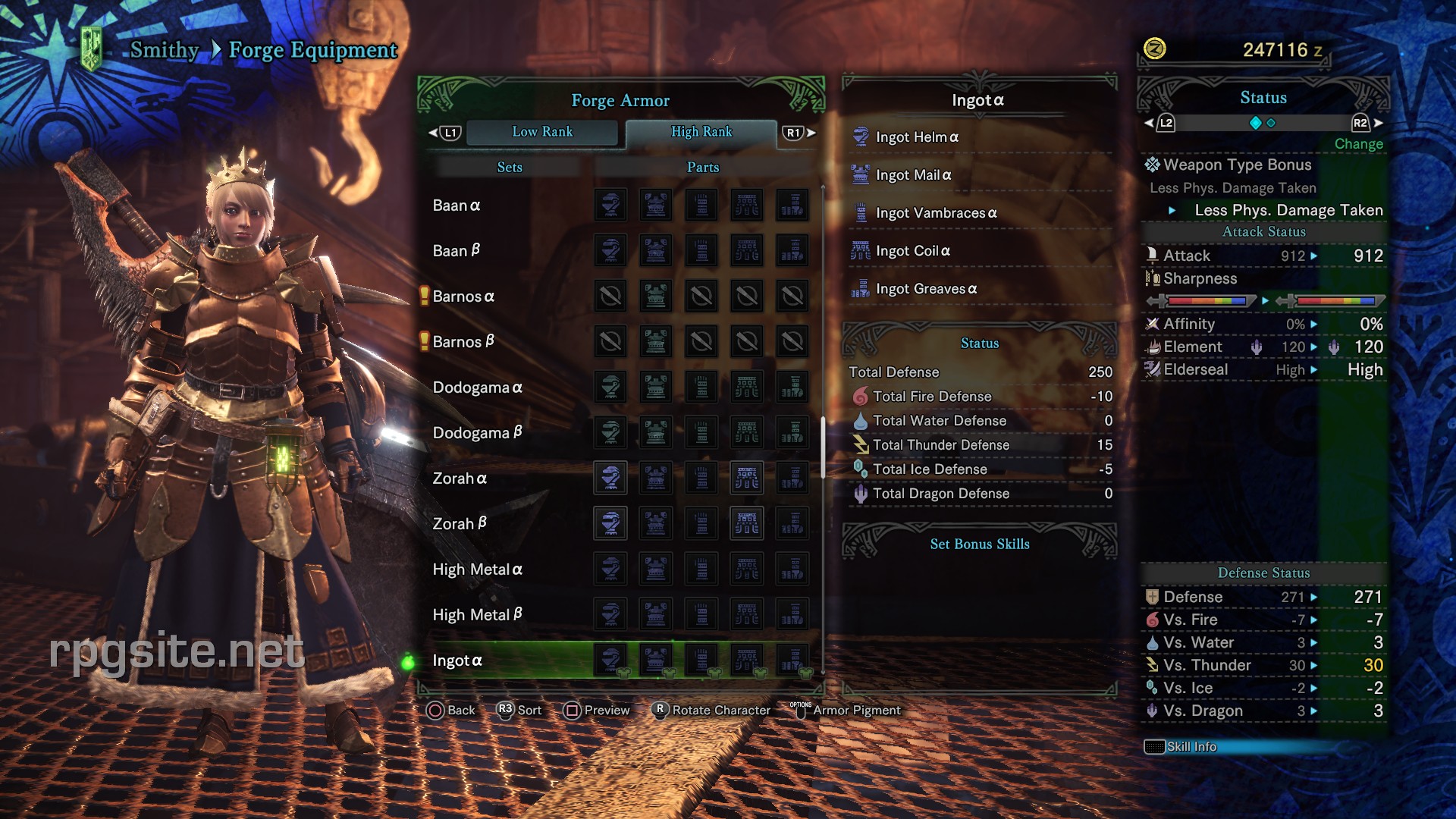
Task: Switch to the Low Rank tab
Action: (543, 132)
